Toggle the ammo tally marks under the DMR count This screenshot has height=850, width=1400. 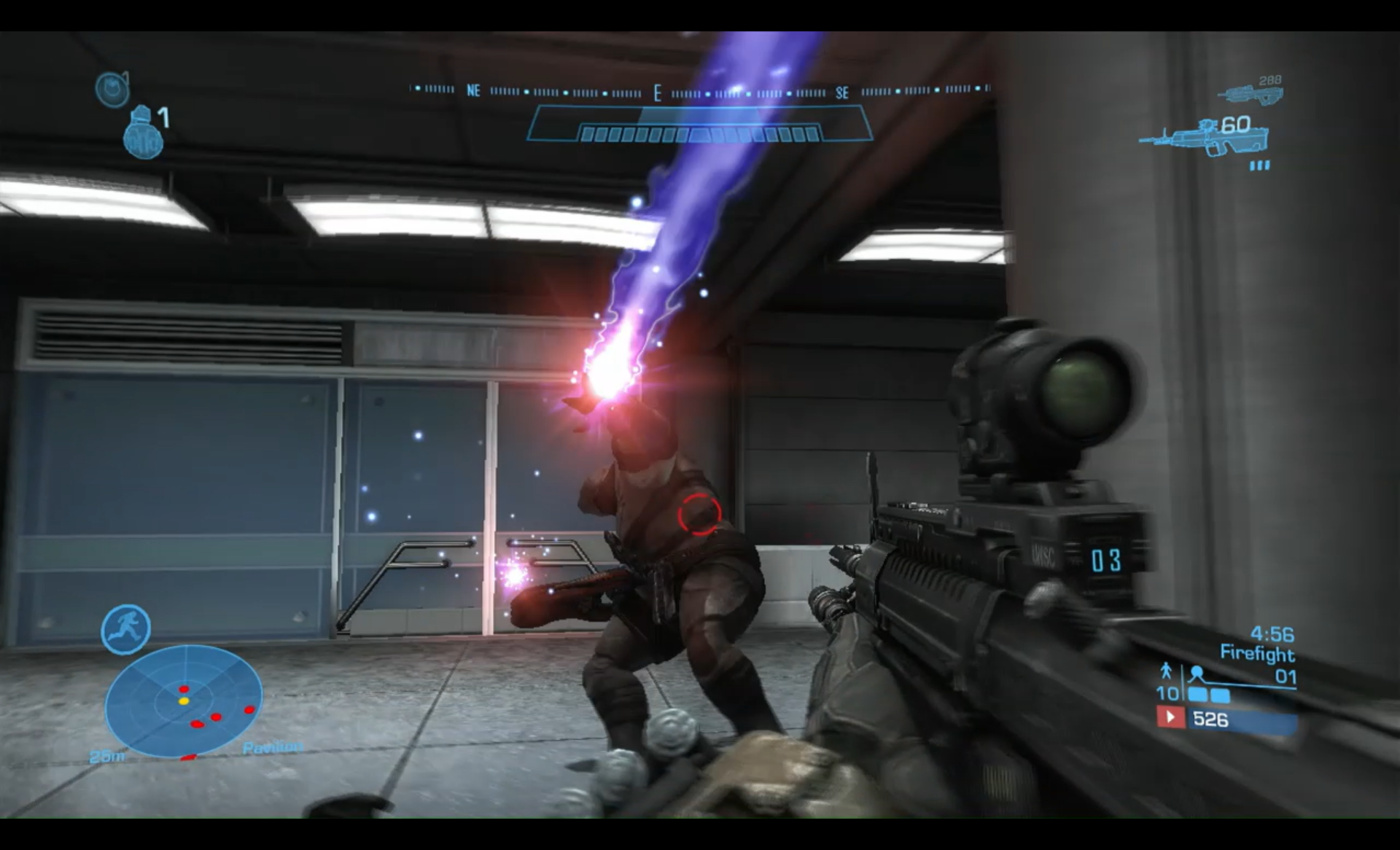pos(1259,165)
